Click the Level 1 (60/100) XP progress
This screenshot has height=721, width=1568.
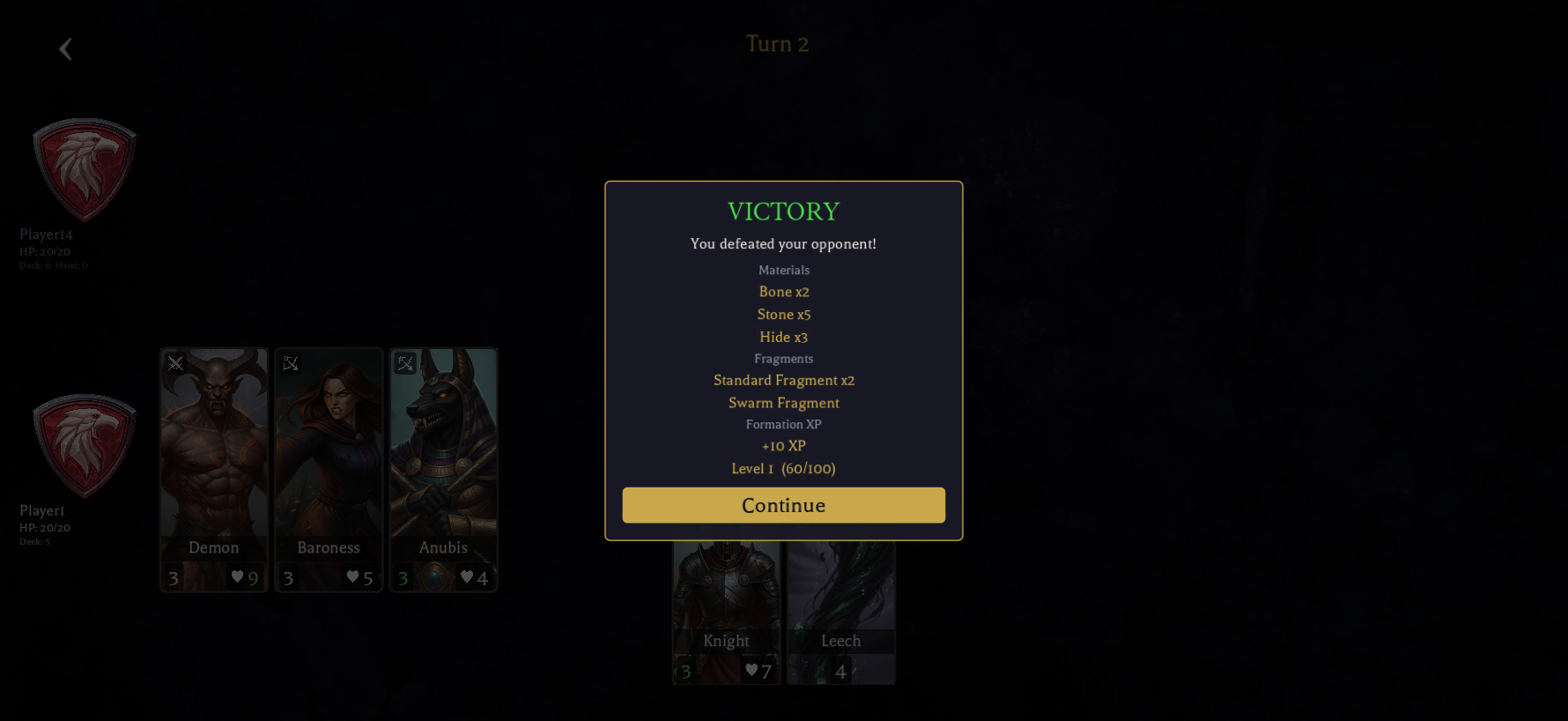(783, 468)
